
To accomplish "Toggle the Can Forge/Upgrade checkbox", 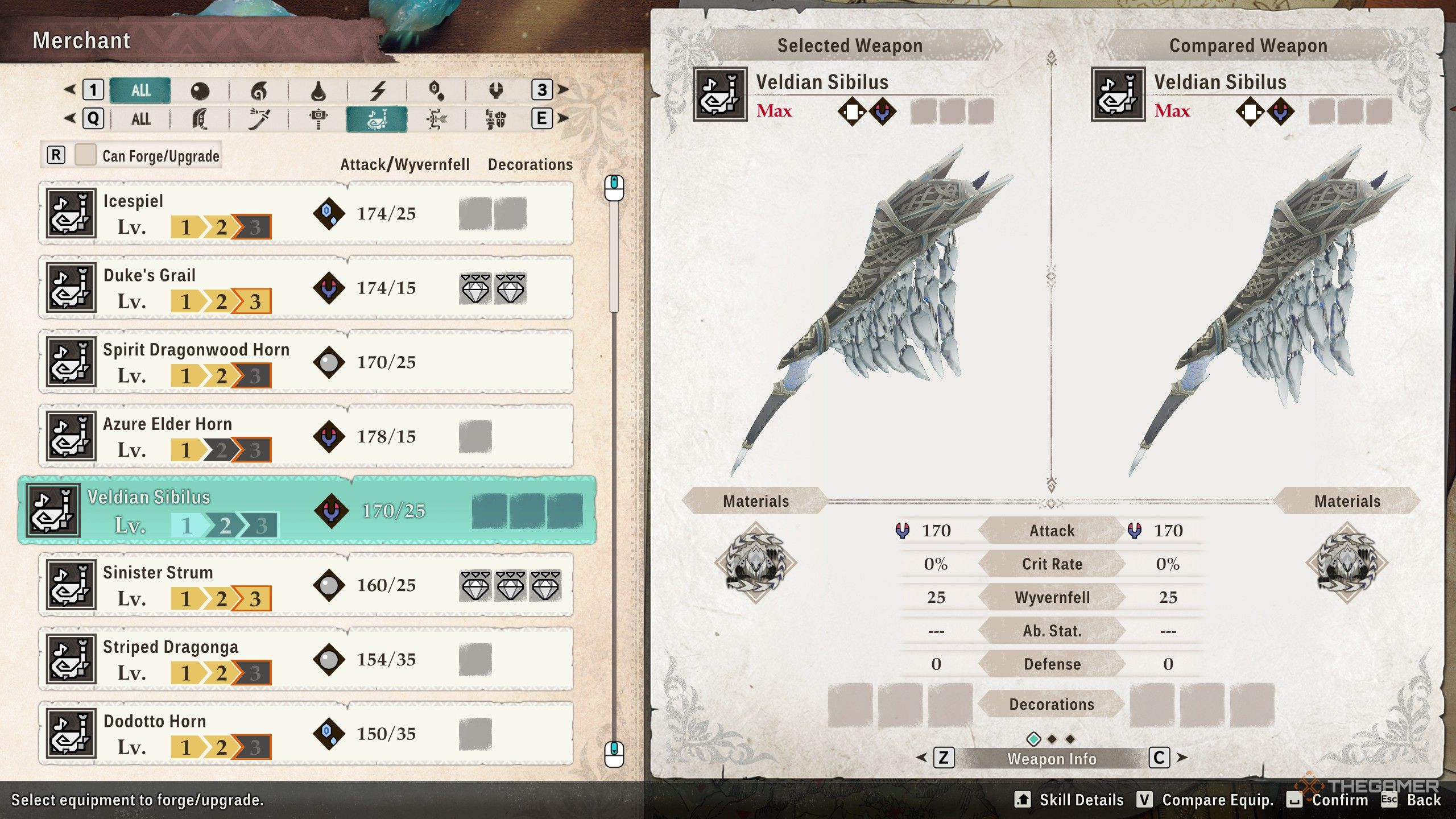I will coord(85,155).
